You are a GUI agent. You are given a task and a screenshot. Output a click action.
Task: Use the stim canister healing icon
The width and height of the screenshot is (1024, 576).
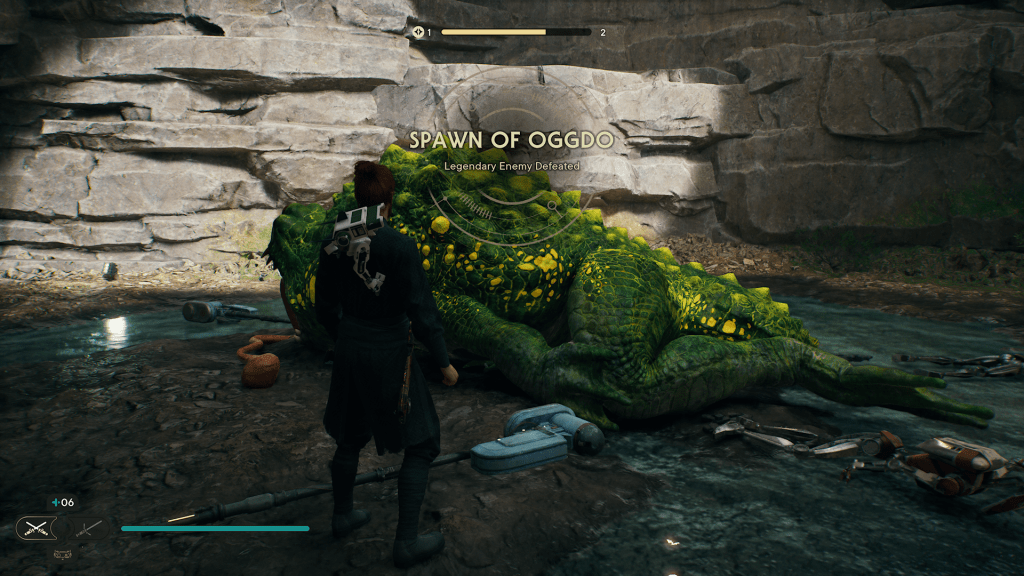point(56,503)
